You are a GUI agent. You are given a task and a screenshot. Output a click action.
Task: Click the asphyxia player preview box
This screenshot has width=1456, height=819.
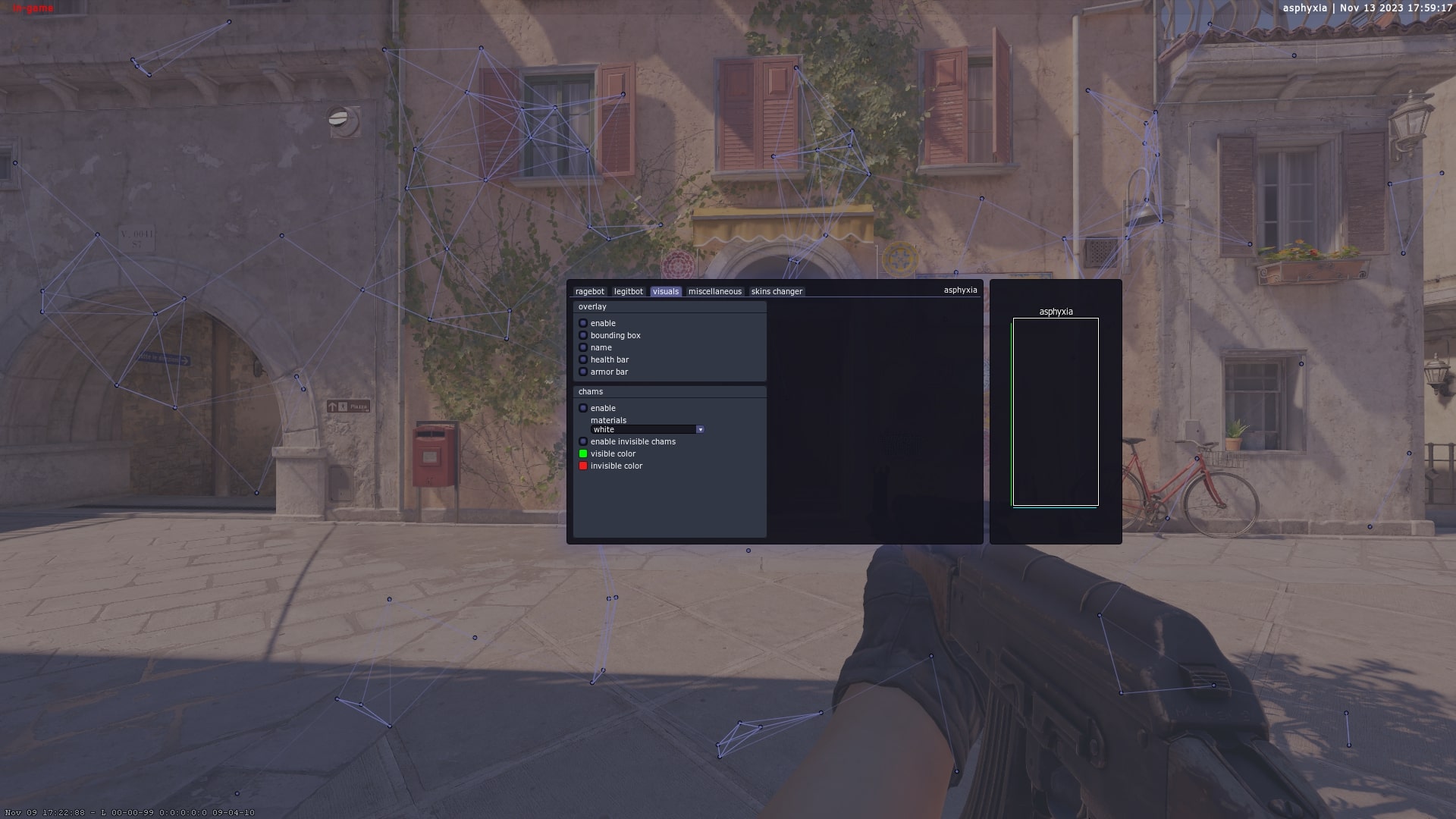pyautogui.click(x=1055, y=413)
